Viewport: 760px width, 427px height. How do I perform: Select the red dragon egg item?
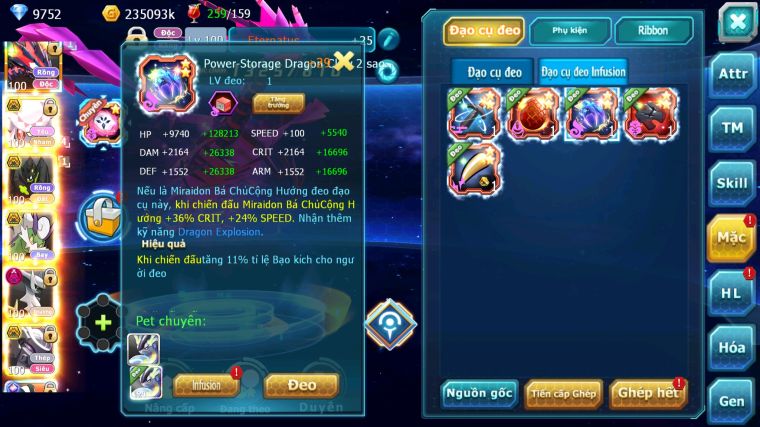point(533,114)
